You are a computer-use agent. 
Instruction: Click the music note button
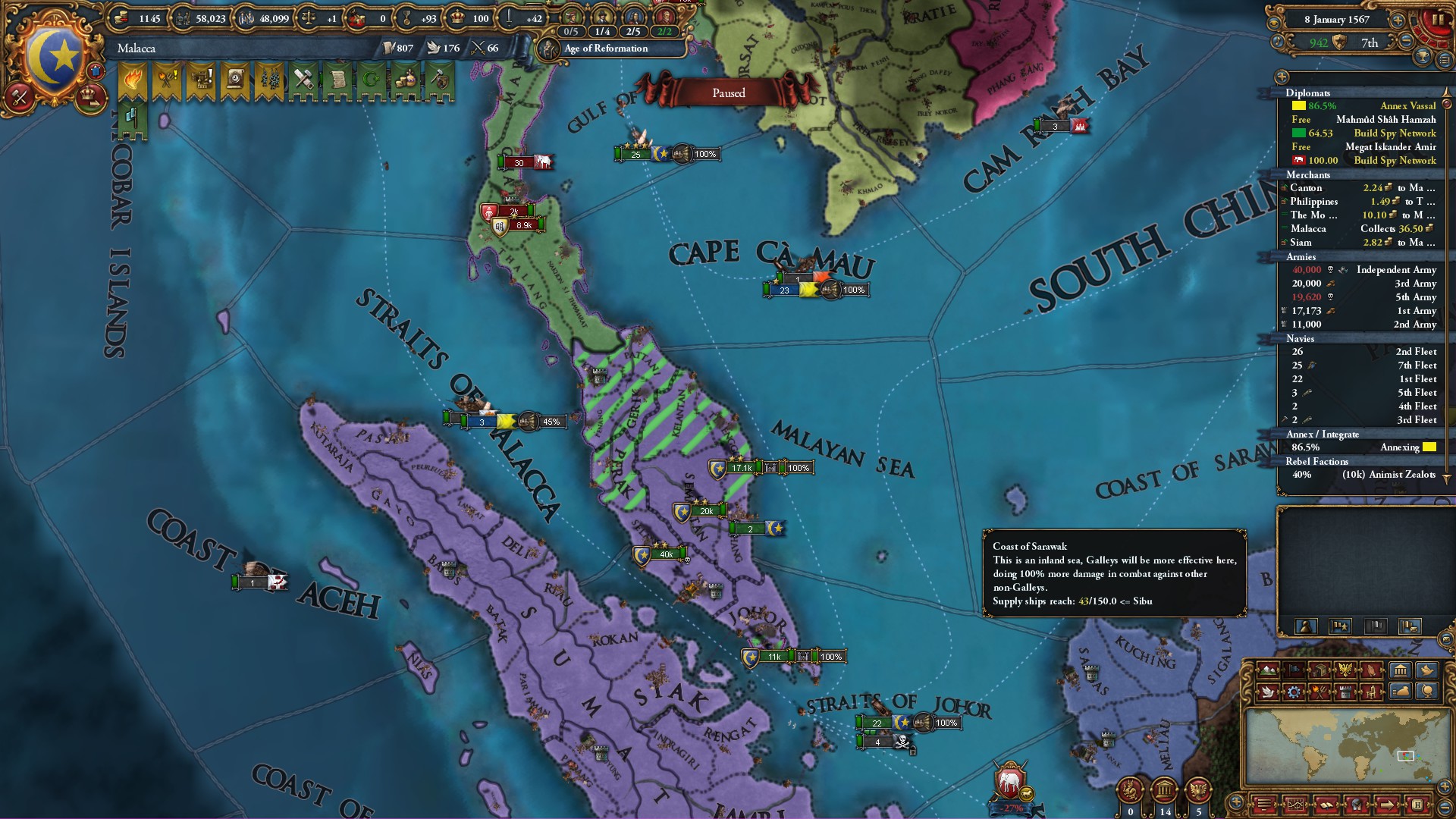coord(1279,42)
